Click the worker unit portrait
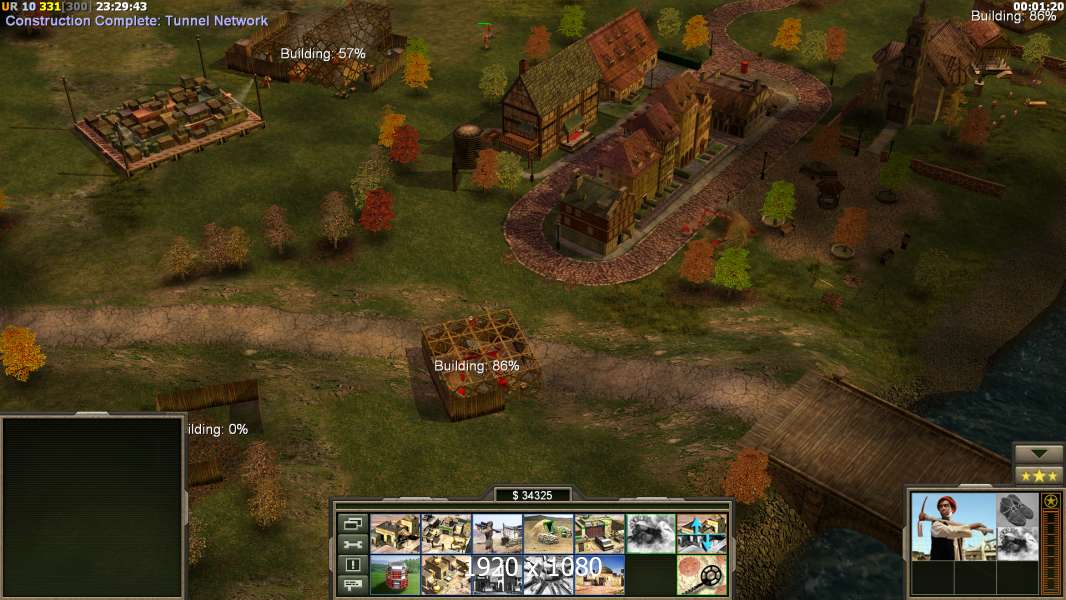This screenshot has height=600, width=1066. pos(952,526)
